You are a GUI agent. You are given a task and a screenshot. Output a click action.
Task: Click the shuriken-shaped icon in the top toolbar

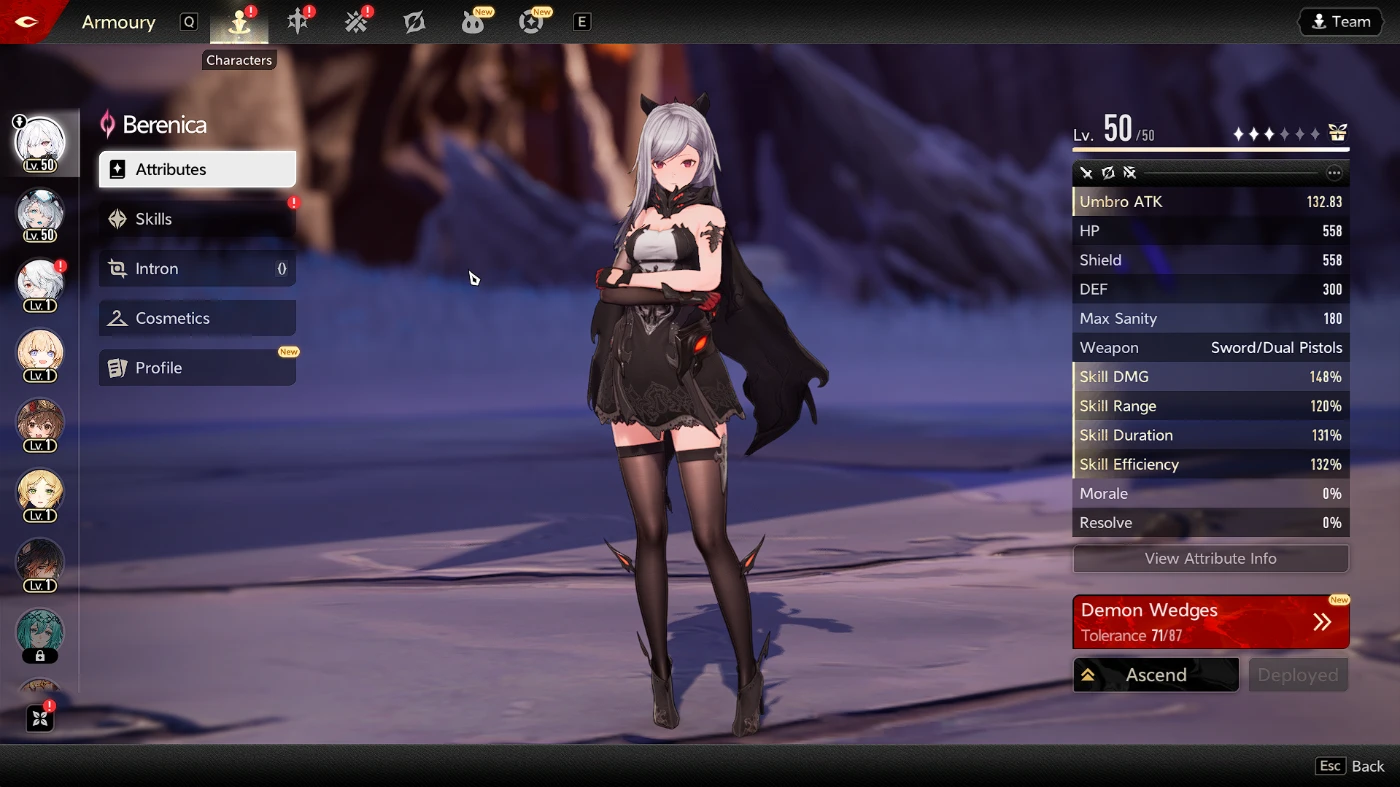pyautogui.click(x=414, y=21)
